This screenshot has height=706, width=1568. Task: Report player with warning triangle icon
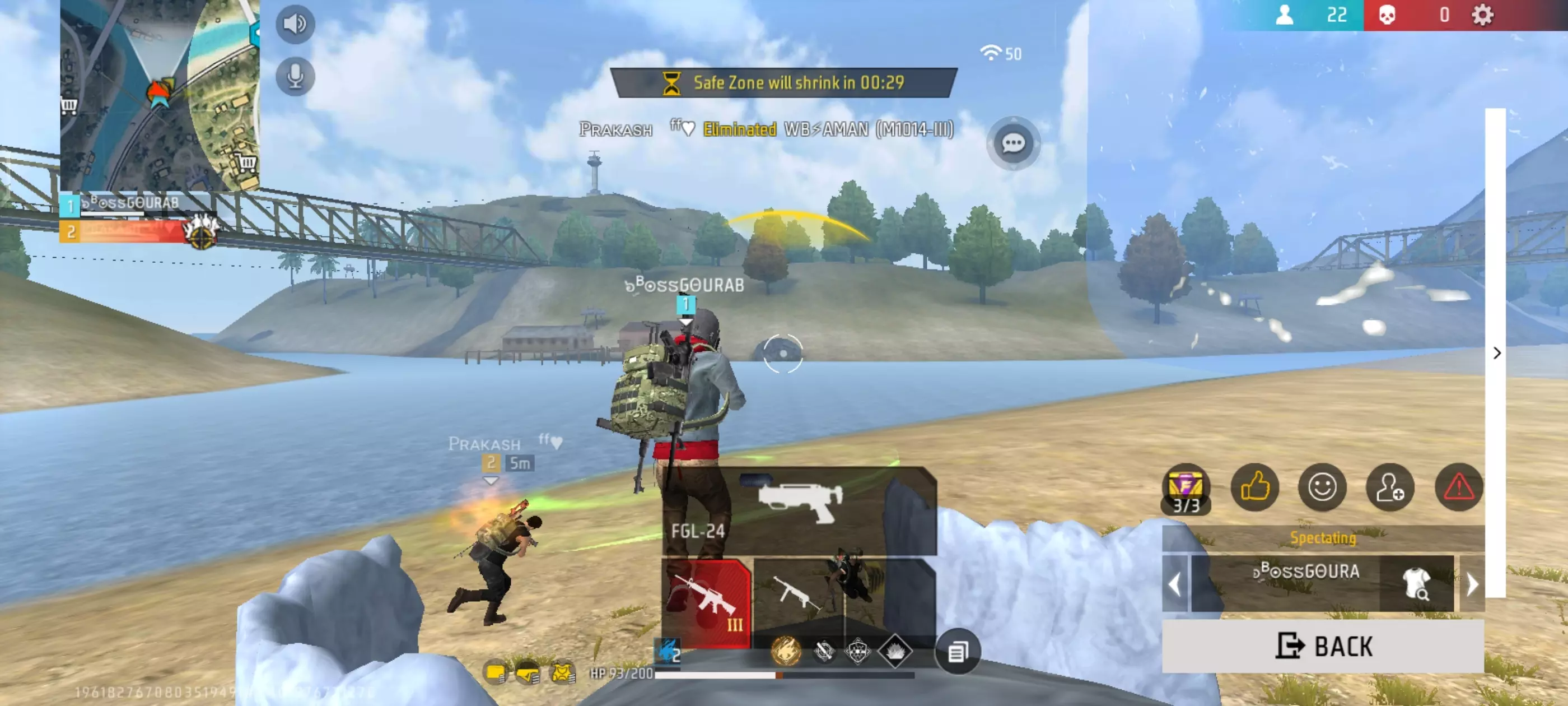(1458, 487)
